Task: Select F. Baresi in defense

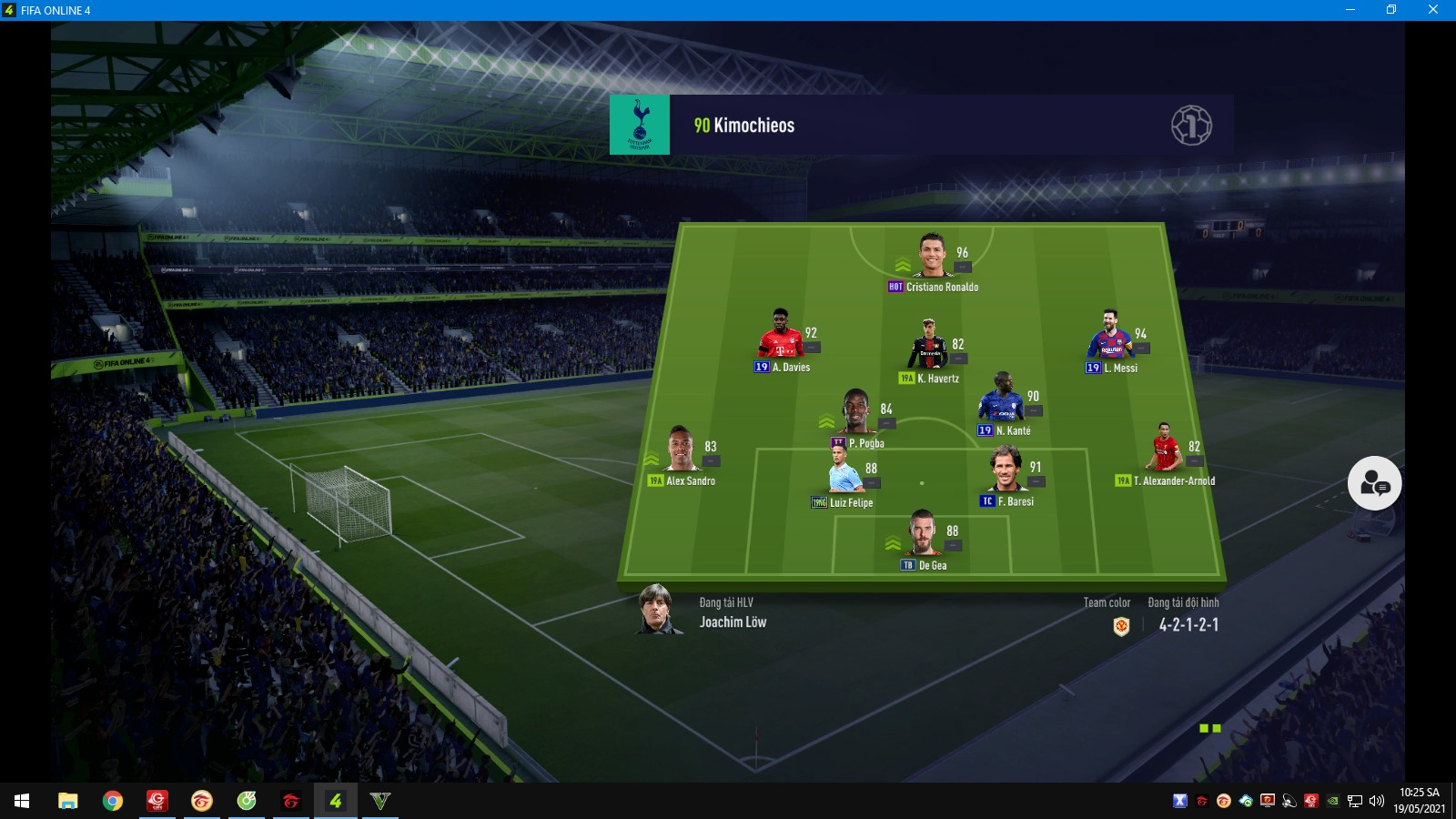Action: [x=1006, y=470]
